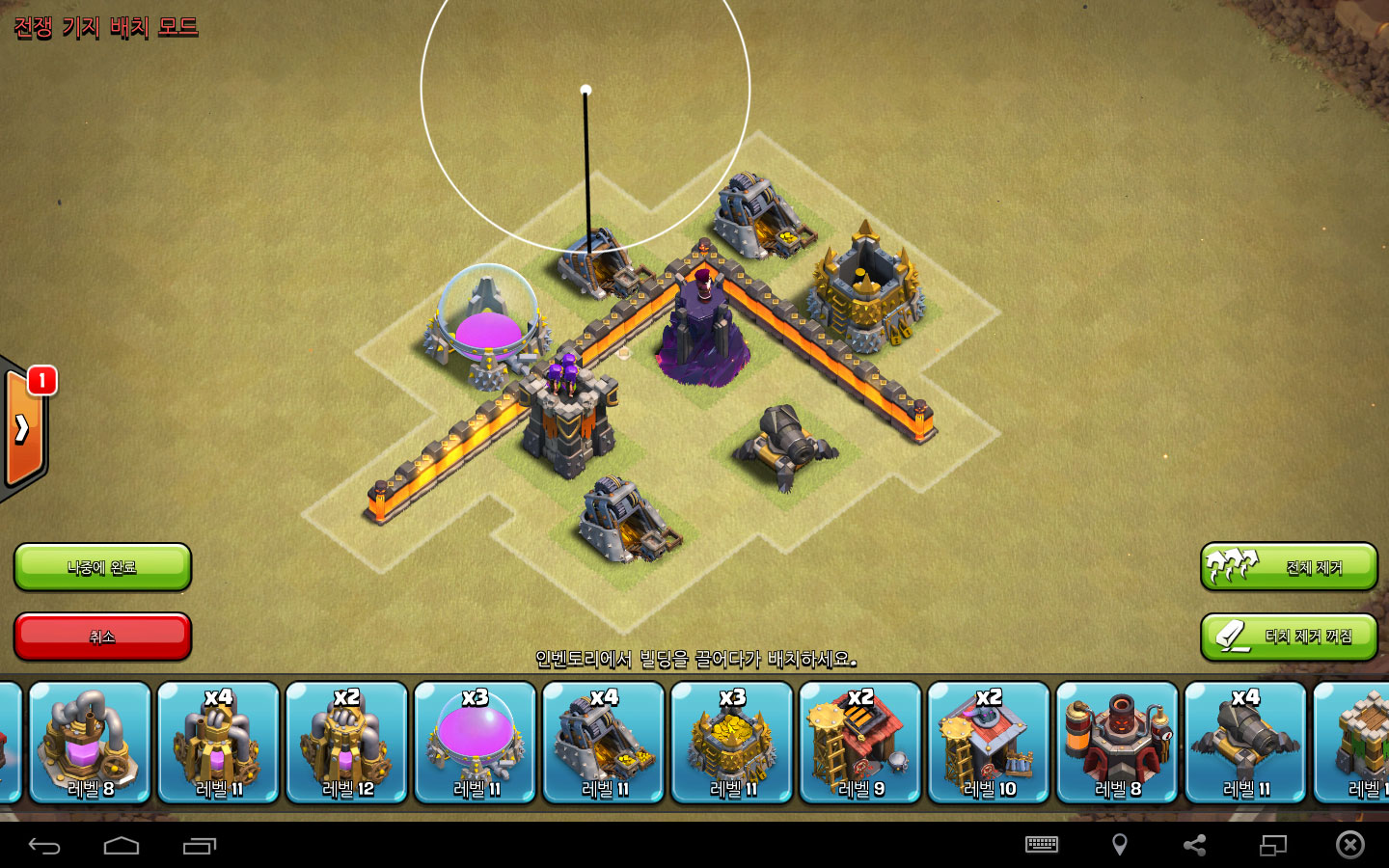
Task: Pick the x4 level 11 elixir collector
Action: tap(218, 743)
